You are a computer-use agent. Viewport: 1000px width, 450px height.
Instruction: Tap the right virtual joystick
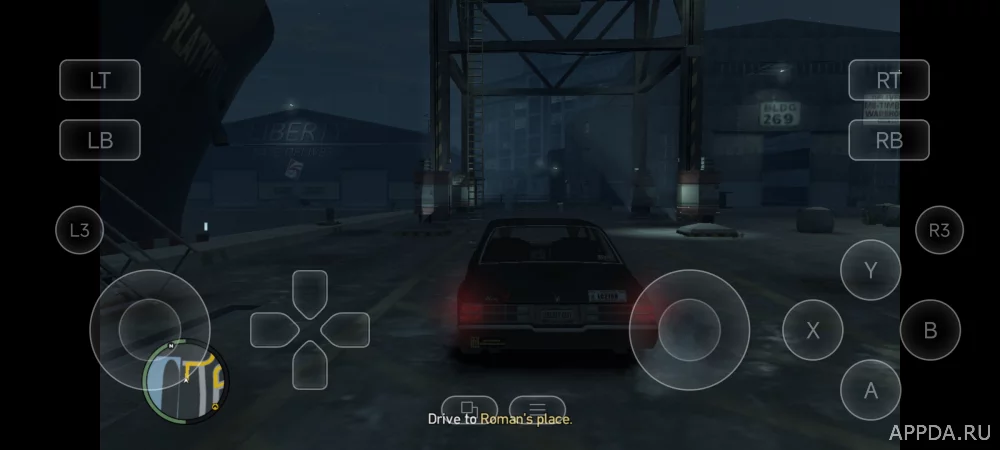click(689, 329)
